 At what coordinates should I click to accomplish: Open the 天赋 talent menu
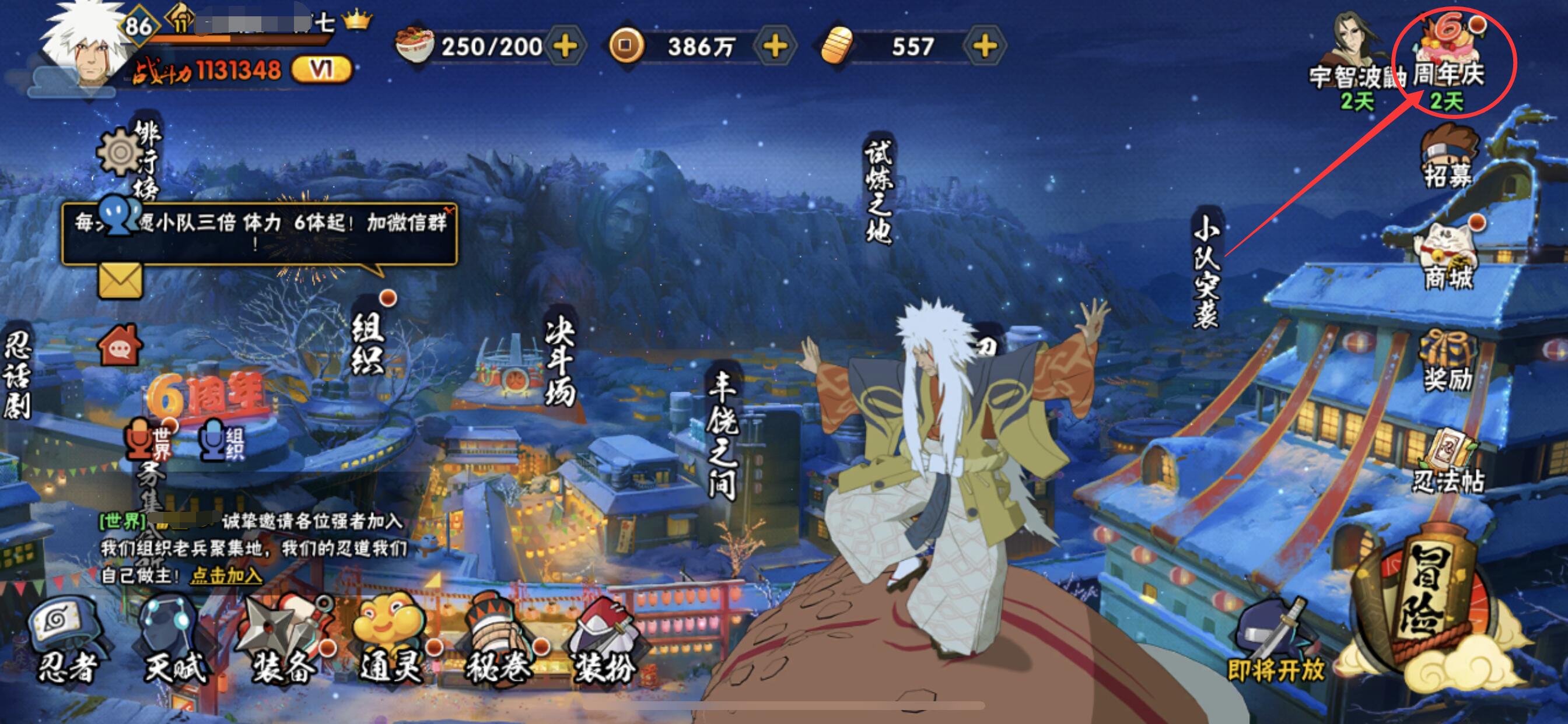click(173, 639)
